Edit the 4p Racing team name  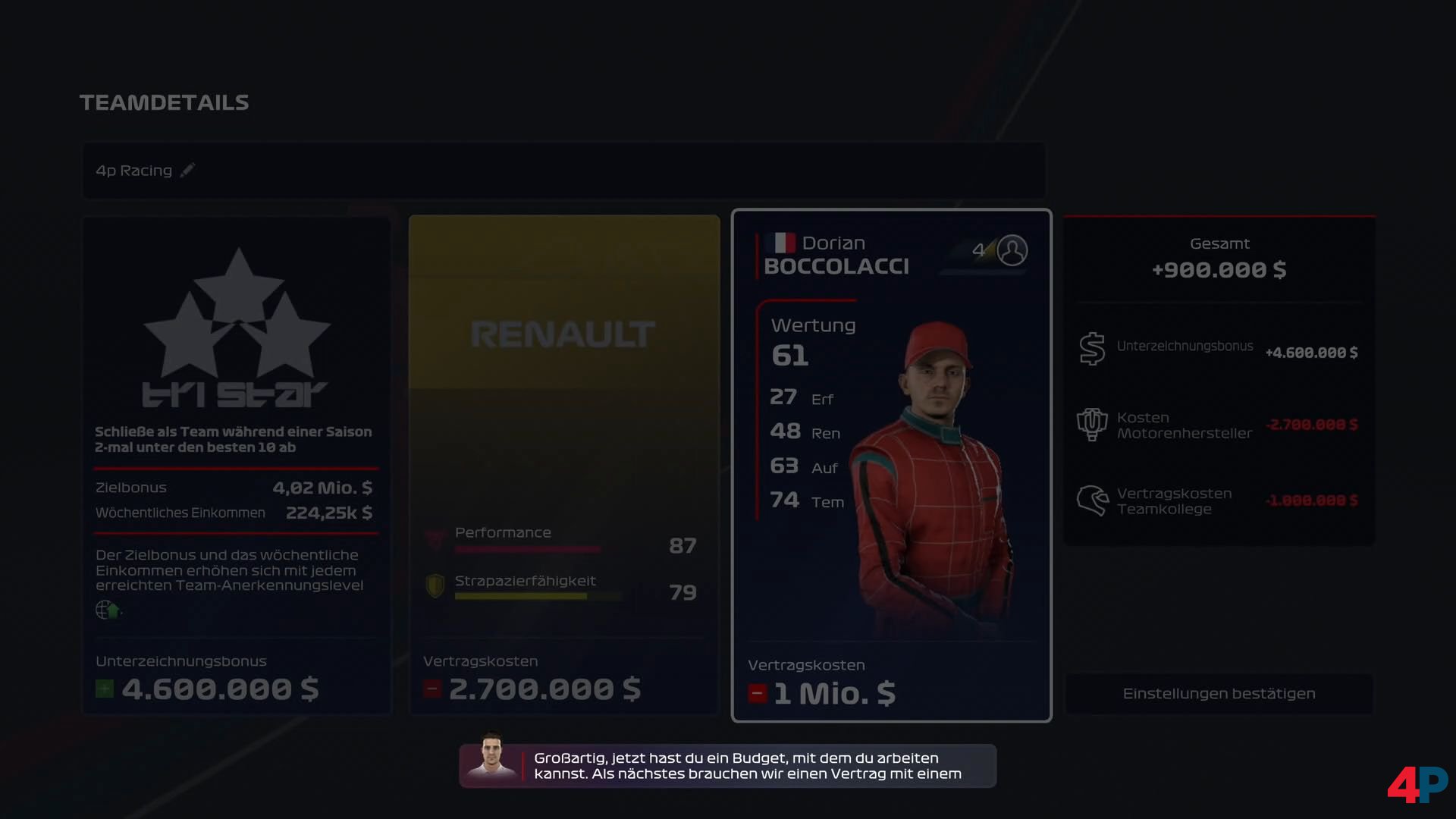(x=187, y=171)
